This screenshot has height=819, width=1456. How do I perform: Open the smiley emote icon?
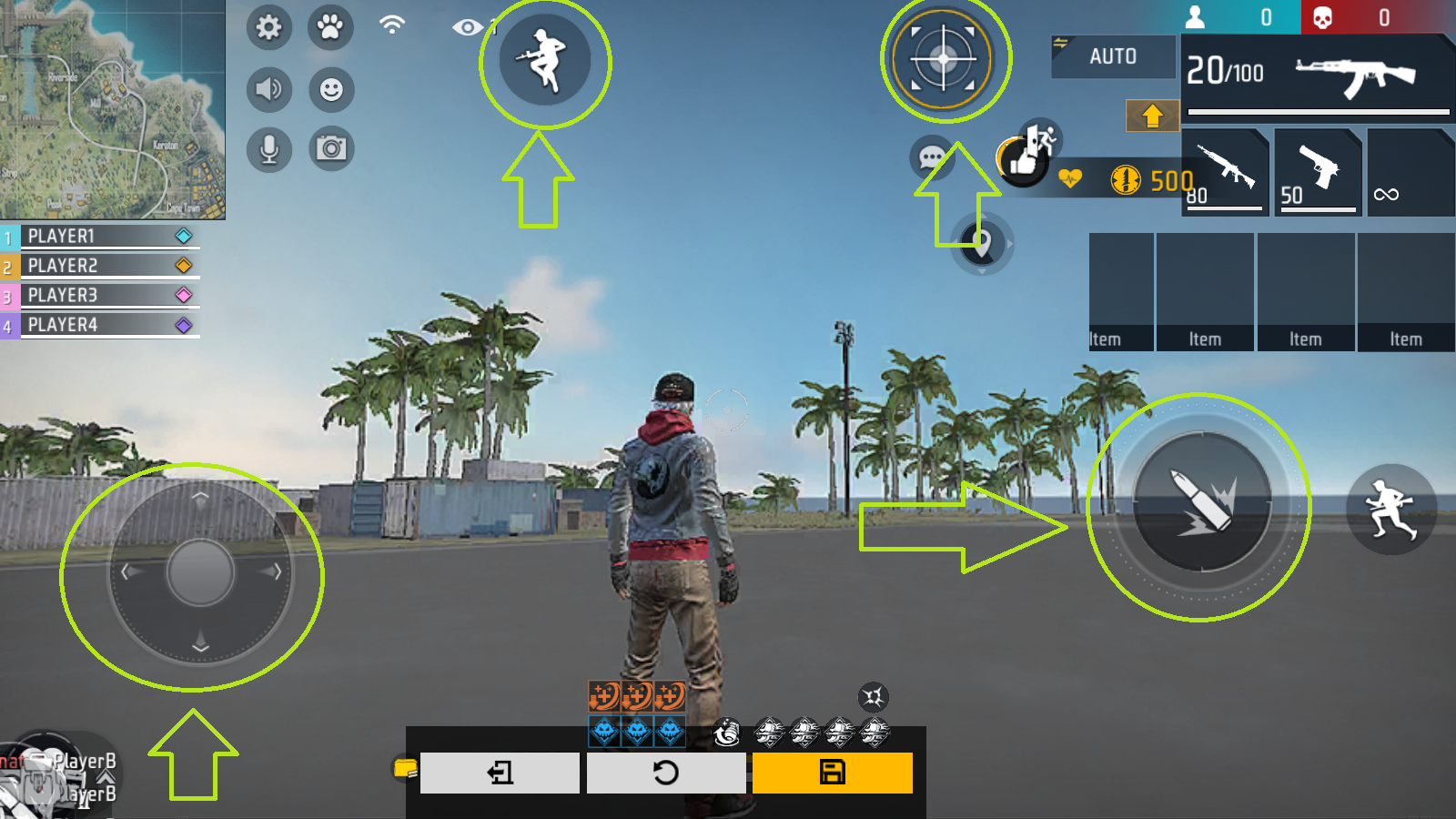331,89
